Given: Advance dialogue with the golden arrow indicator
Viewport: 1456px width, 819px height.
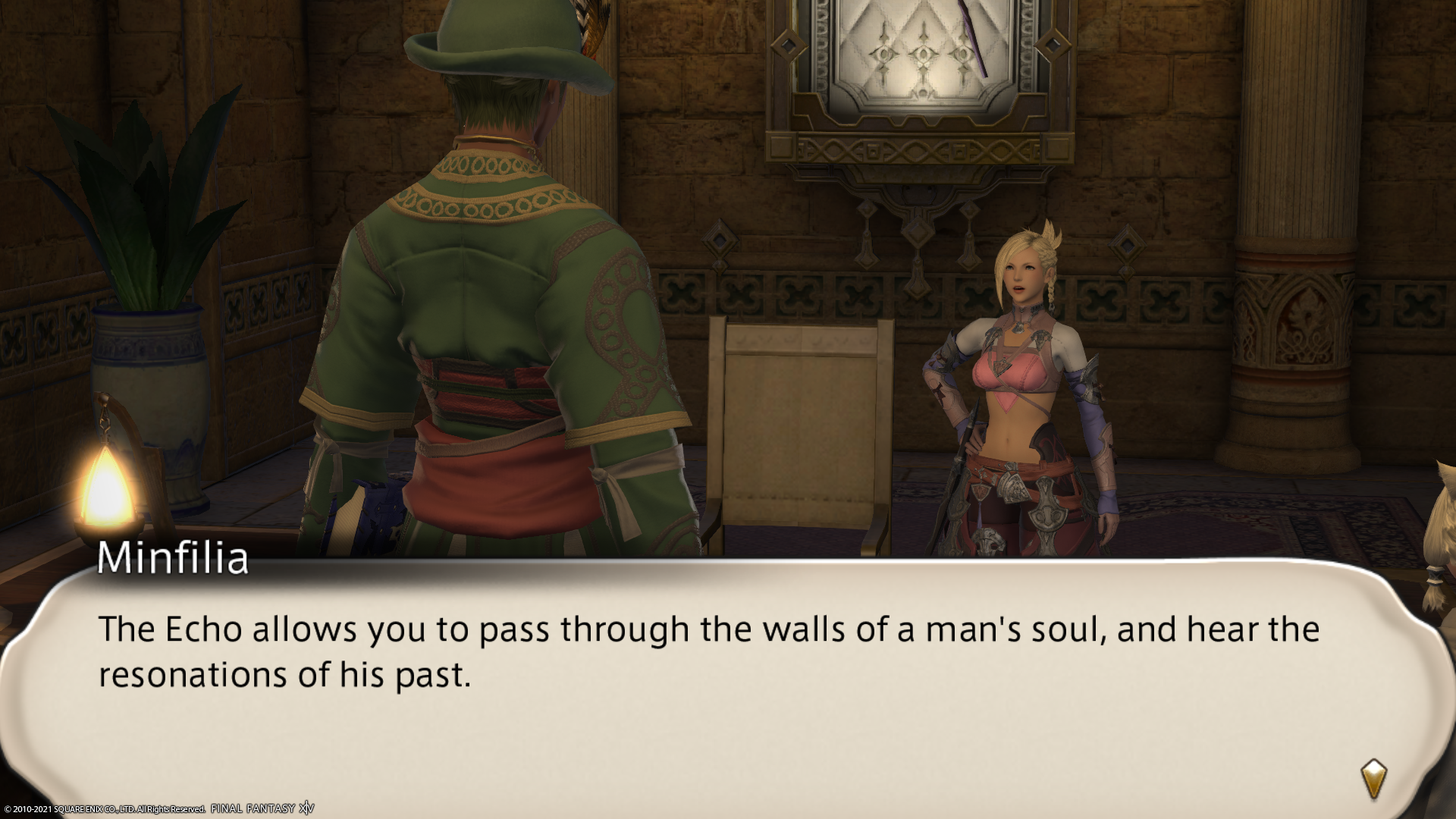Looking at the screenshot, I should [x=1373, y=778].
